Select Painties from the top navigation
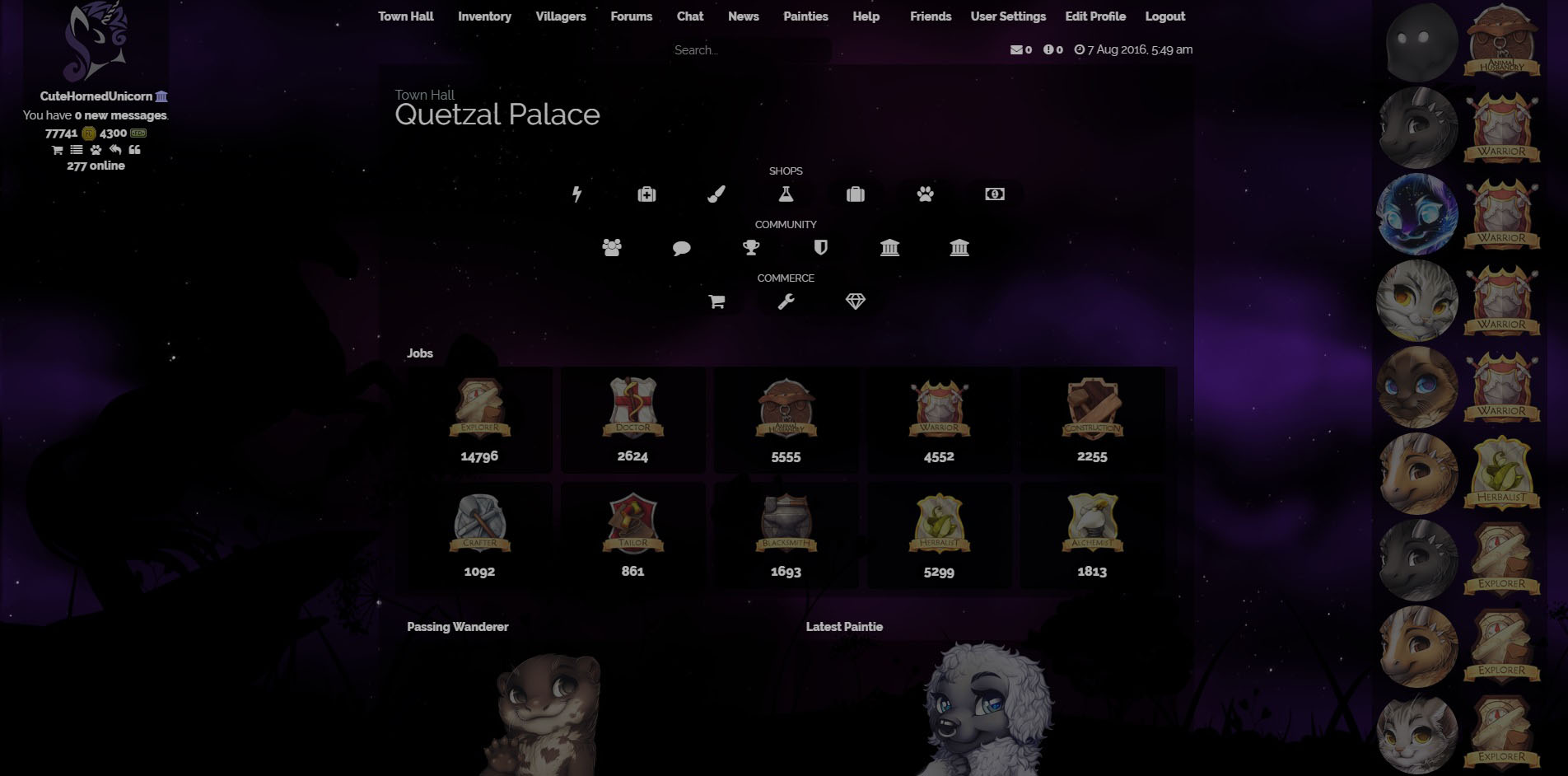 805,16
